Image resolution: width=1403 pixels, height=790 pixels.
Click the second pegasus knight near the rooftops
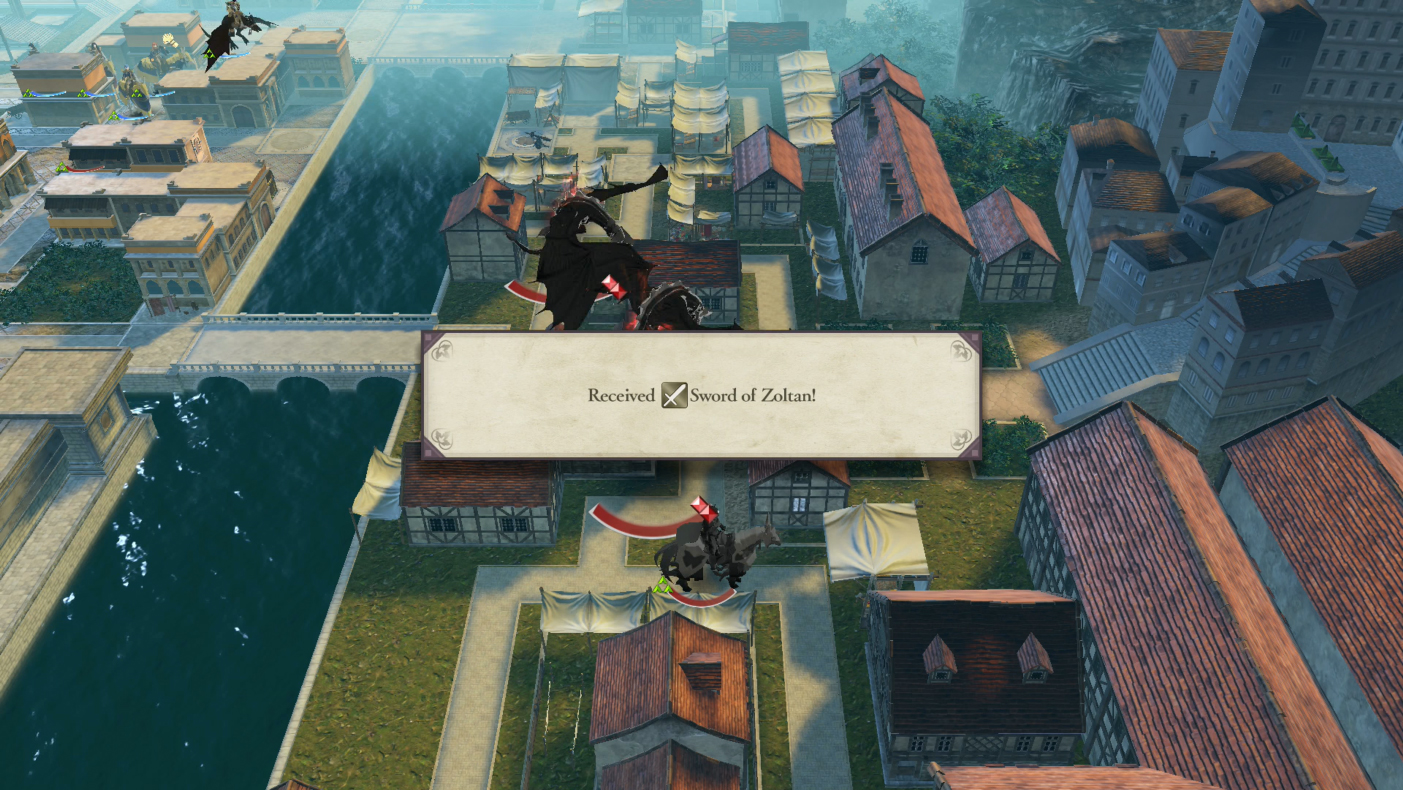[157, 55]
